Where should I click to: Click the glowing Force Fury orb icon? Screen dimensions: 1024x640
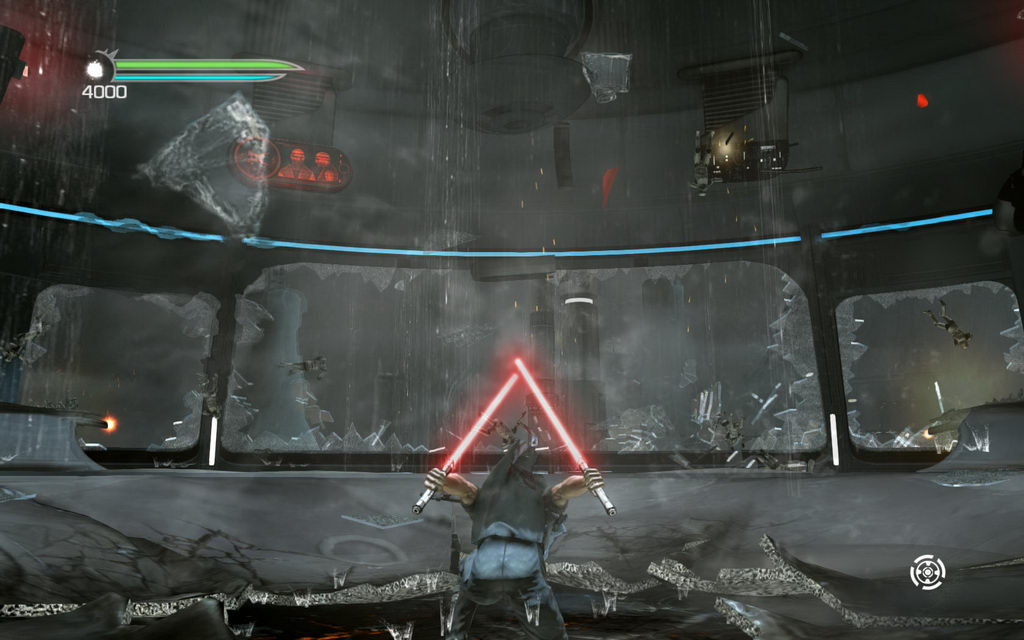point(99,68)
